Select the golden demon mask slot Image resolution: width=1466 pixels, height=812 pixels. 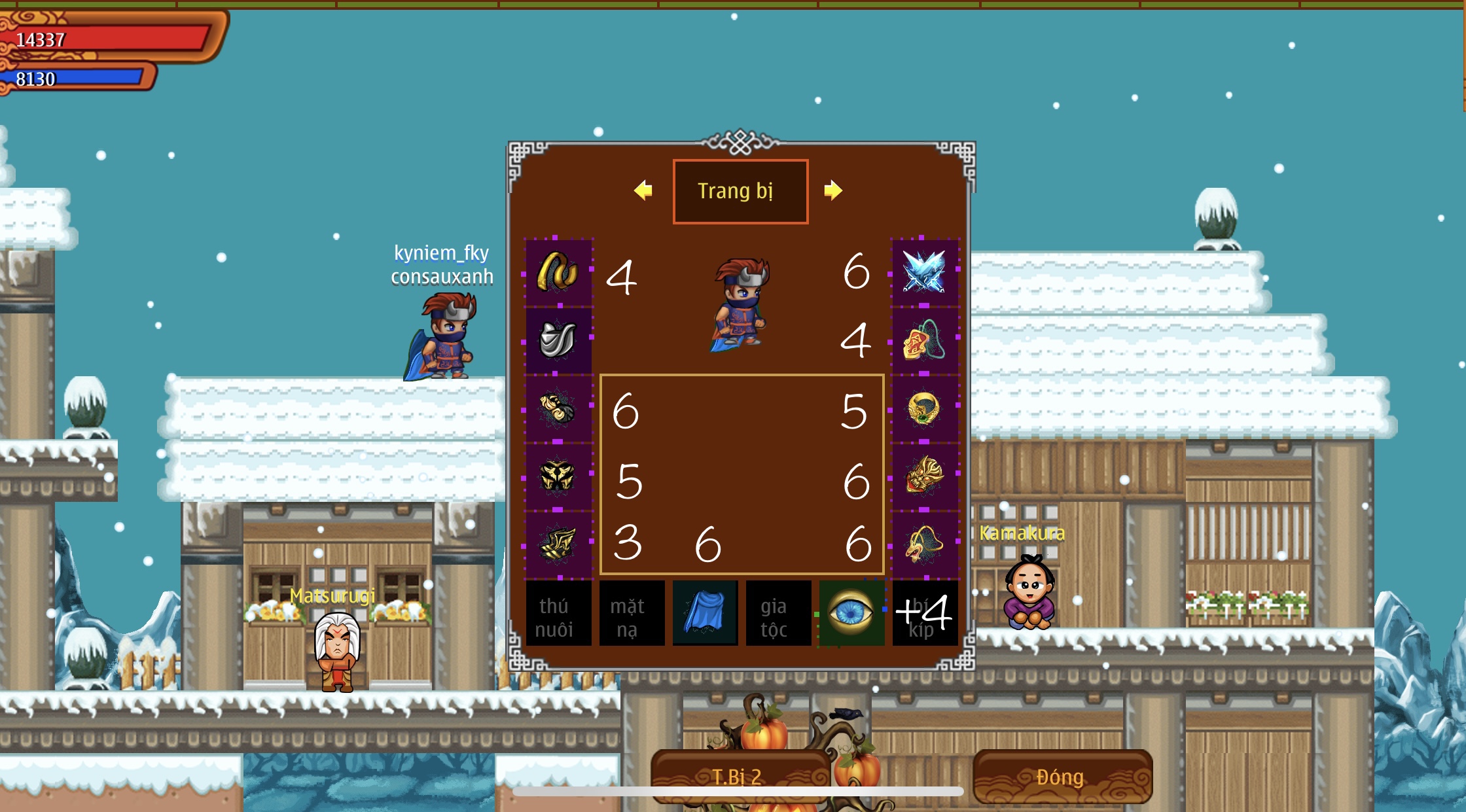(x=923, y=476)
